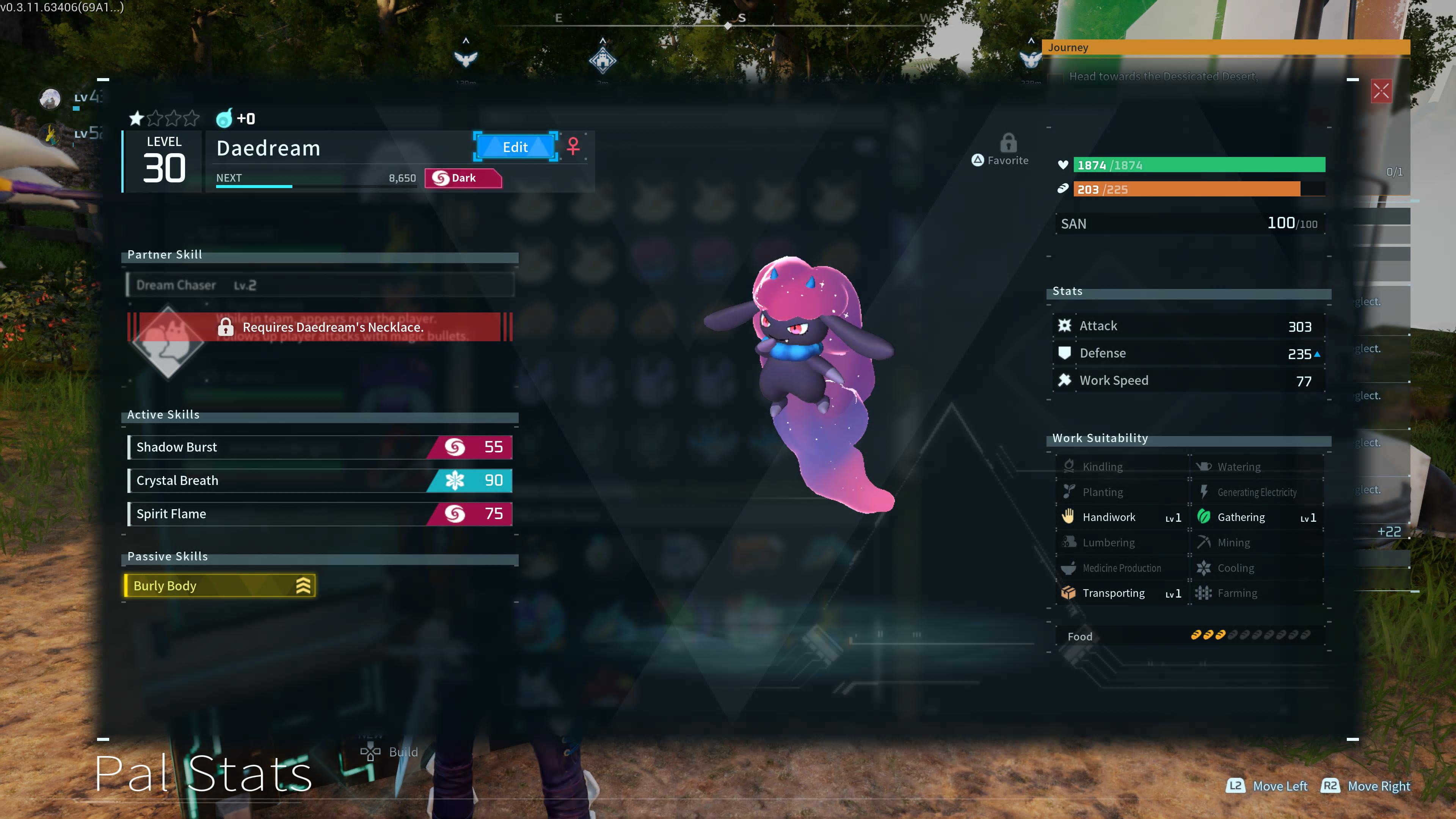Open the Dream Chaser partner skill
Screen dimensions: 1456x819
320,285
